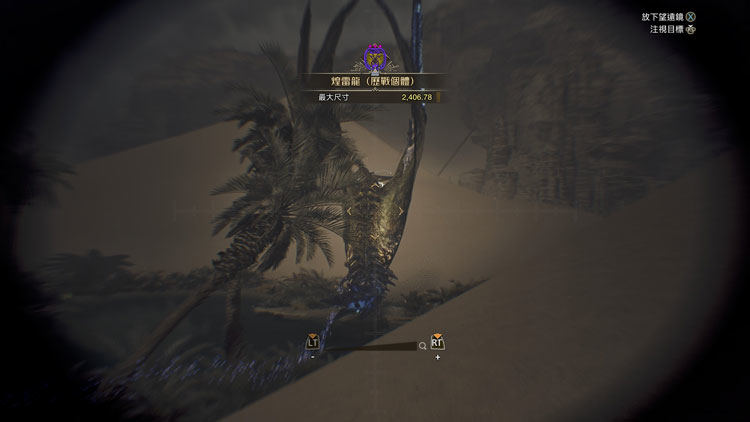The height and width of the screenshot is (422, 750).
Task: Click the binocular zoom slider bar
Action: (368, 346)
